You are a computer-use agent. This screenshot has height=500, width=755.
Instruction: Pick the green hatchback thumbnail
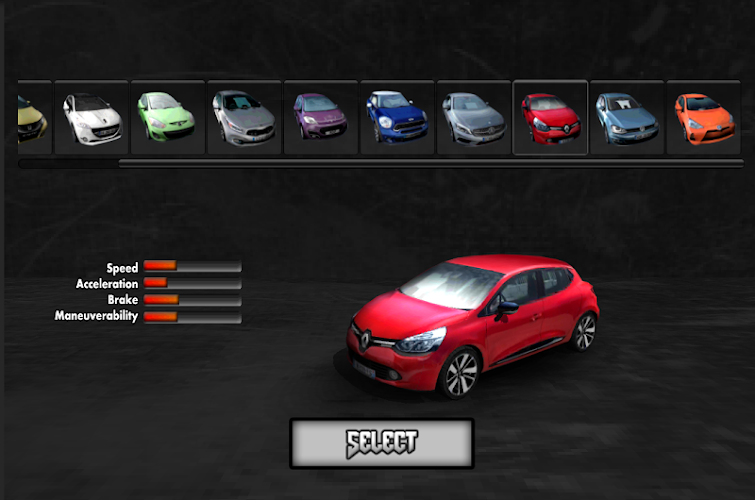pos(168,118)
